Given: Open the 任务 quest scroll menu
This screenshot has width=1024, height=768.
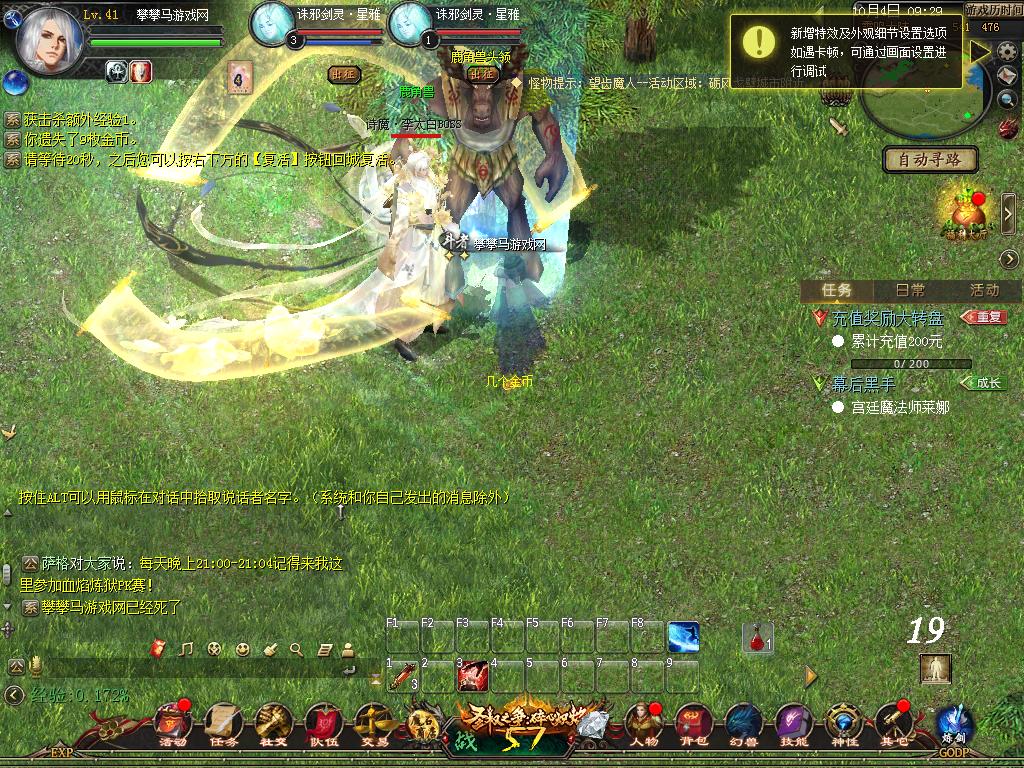Looking at the screenshot, I should [x=223, y=722].
